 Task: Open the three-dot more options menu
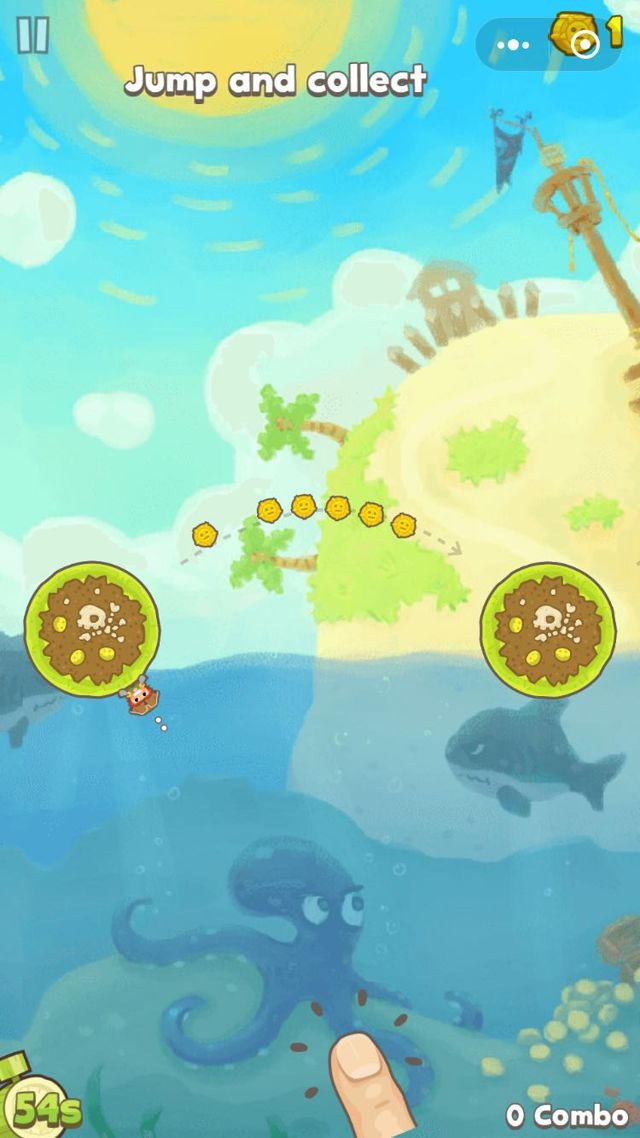[x=513, y=44]
